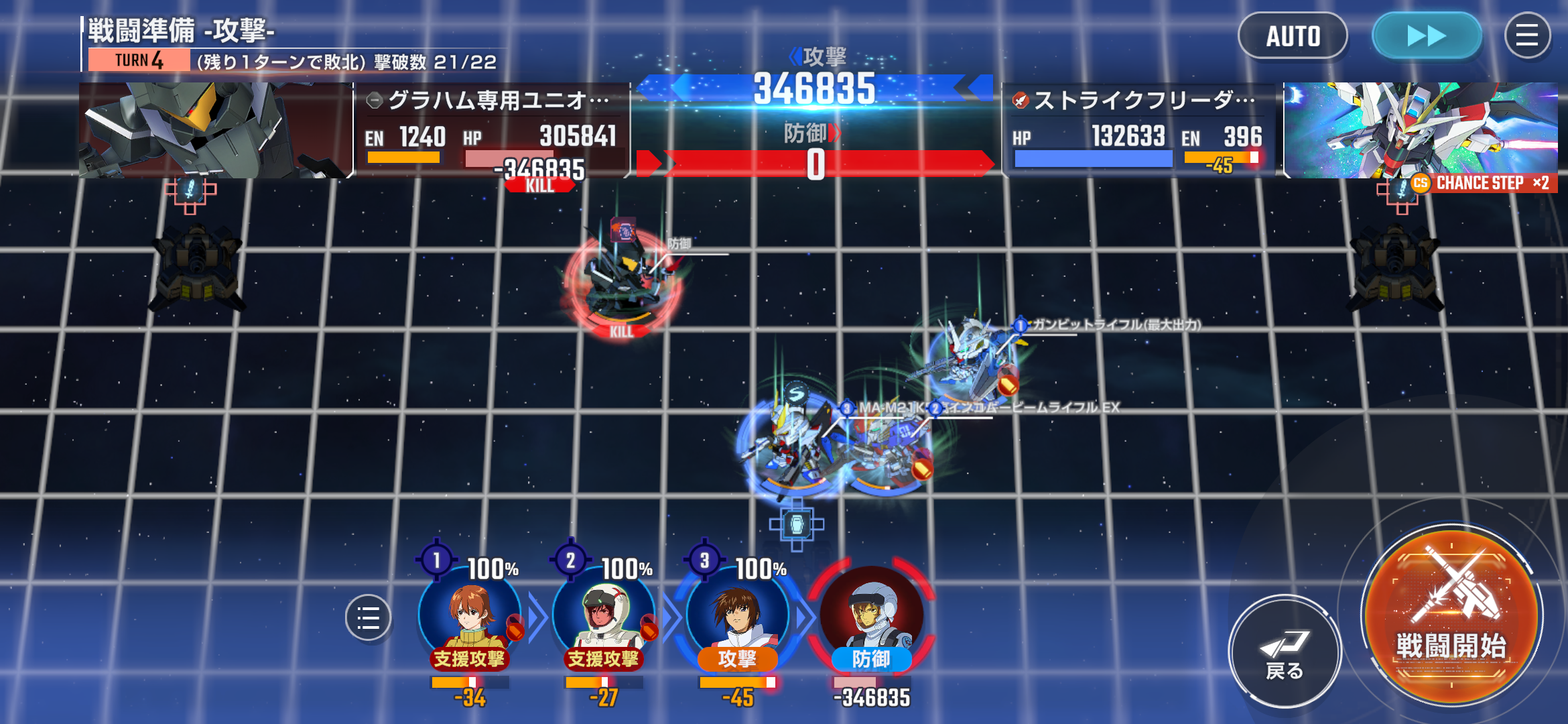1568x724 pixels.
Task: Toggle the AUTO battle button
Action: pyautogui.click(x=1292, y=36)
